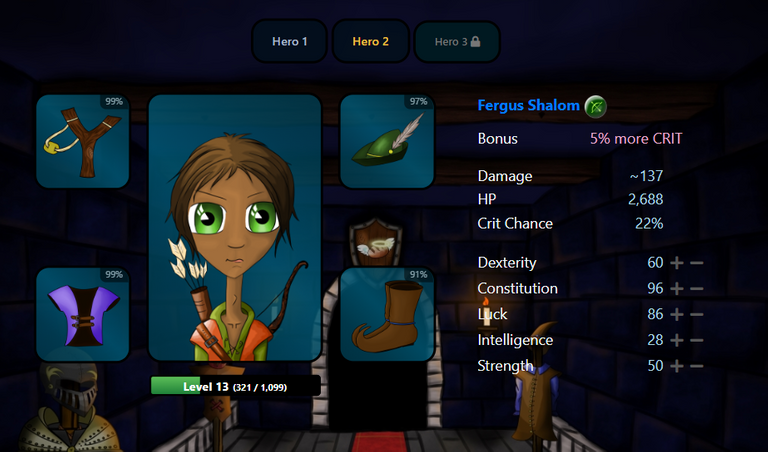Lower the Luck stat by one

pyautogui.click(x=697, y=315)
